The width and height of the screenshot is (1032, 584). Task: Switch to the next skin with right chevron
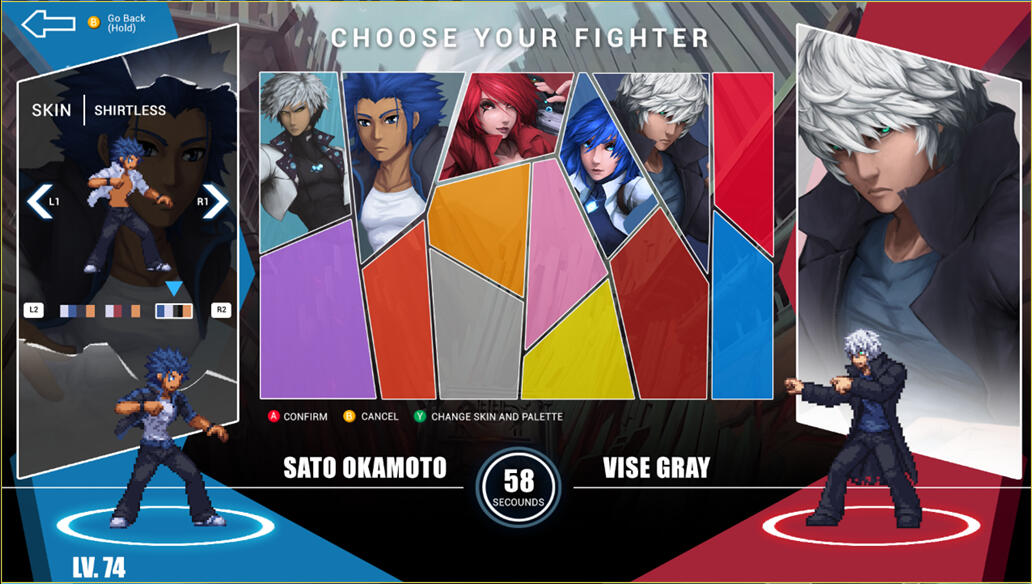(x=215, y=201)
